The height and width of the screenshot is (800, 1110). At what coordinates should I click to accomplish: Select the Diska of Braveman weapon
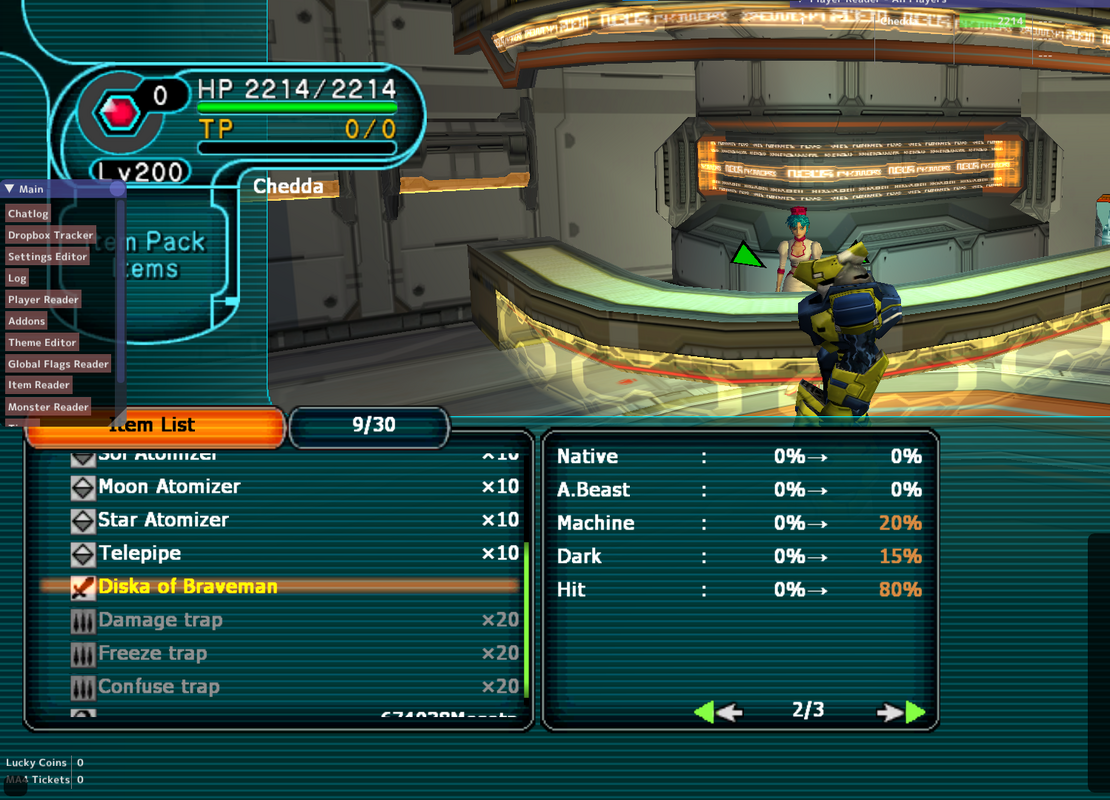click(187, 587)
